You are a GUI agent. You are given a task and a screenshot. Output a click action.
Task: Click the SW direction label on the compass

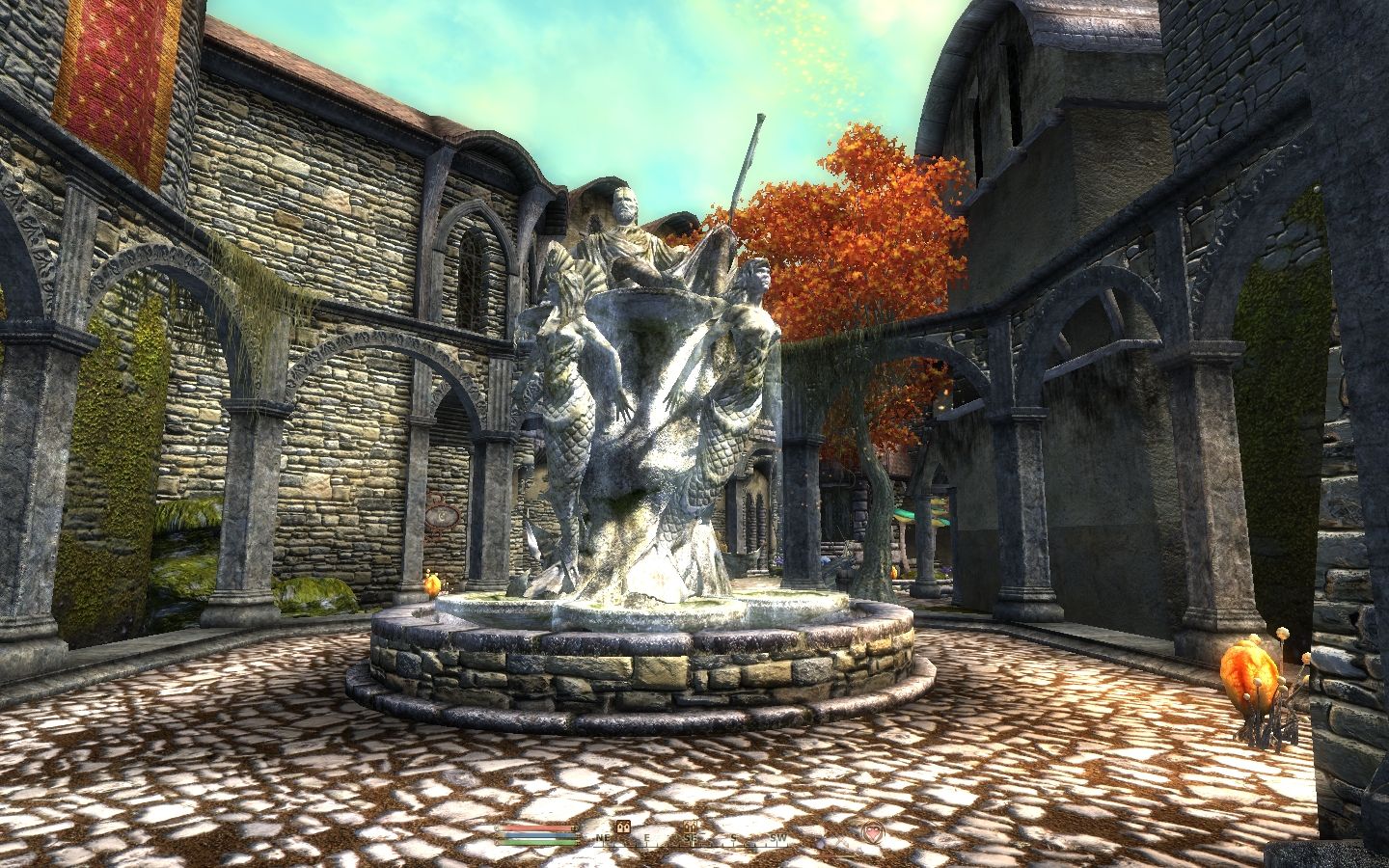tap(777, 838)
